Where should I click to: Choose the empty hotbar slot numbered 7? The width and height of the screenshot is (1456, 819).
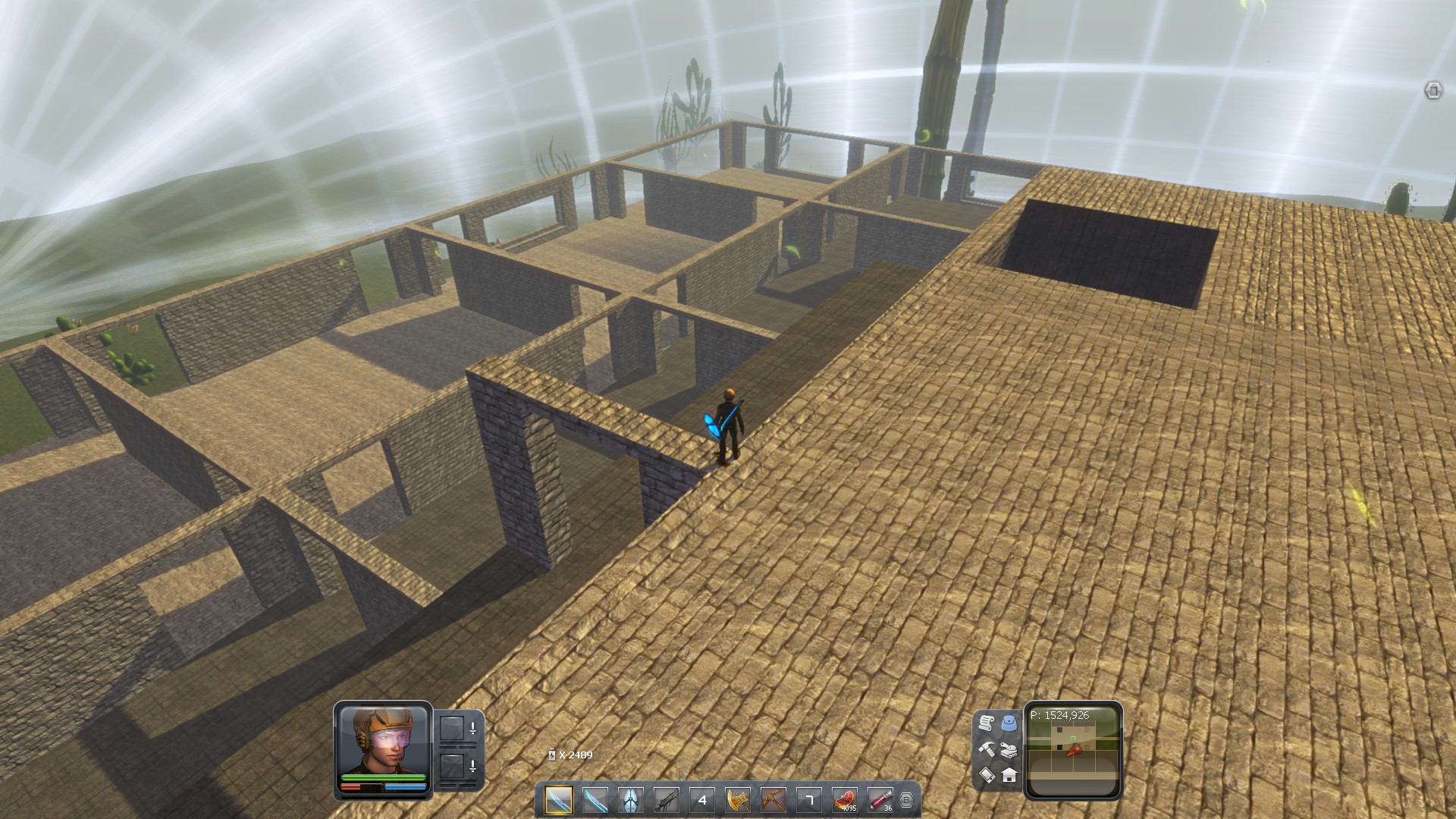[808, 800]
